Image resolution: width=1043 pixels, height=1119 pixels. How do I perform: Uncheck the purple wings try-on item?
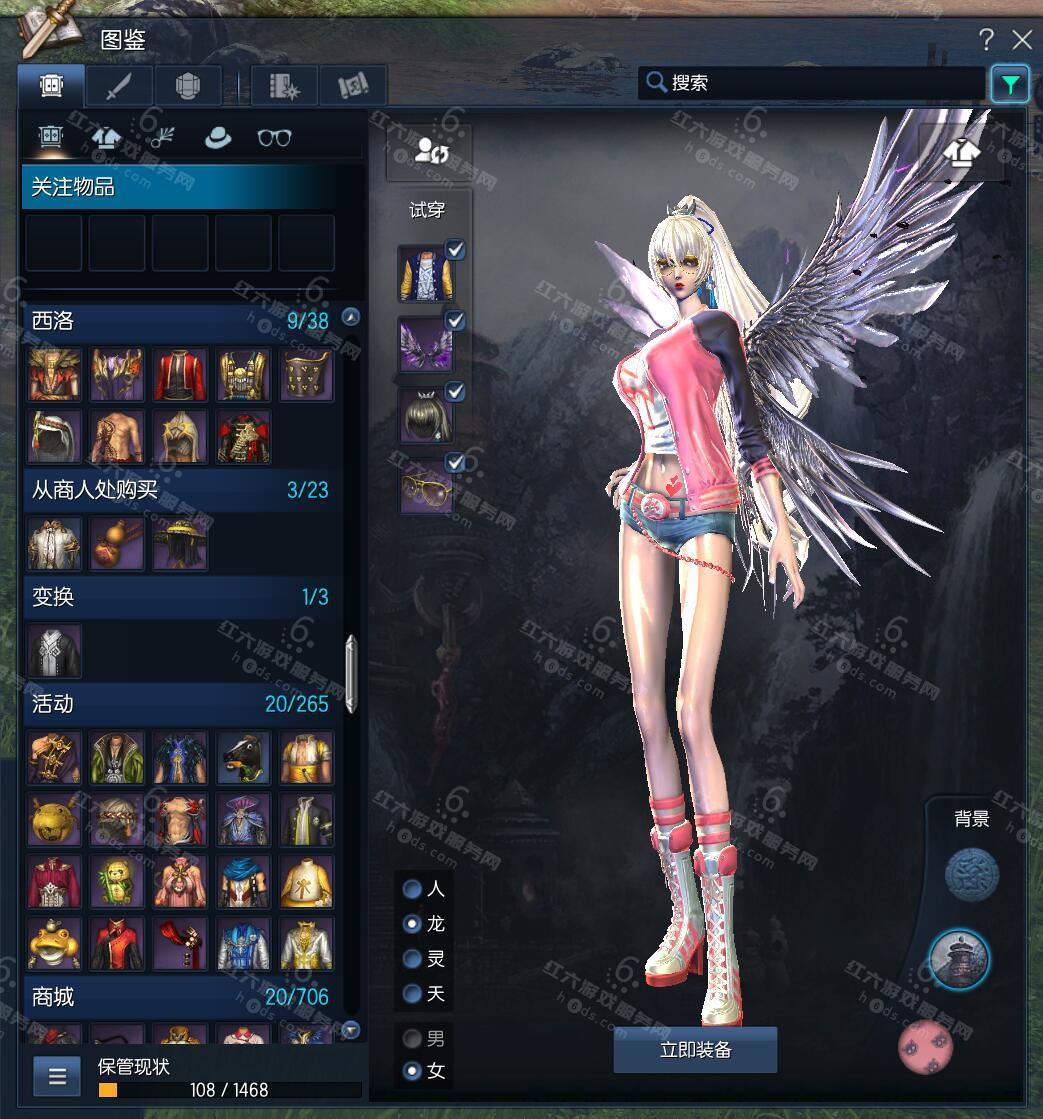[x=455, y=321]
